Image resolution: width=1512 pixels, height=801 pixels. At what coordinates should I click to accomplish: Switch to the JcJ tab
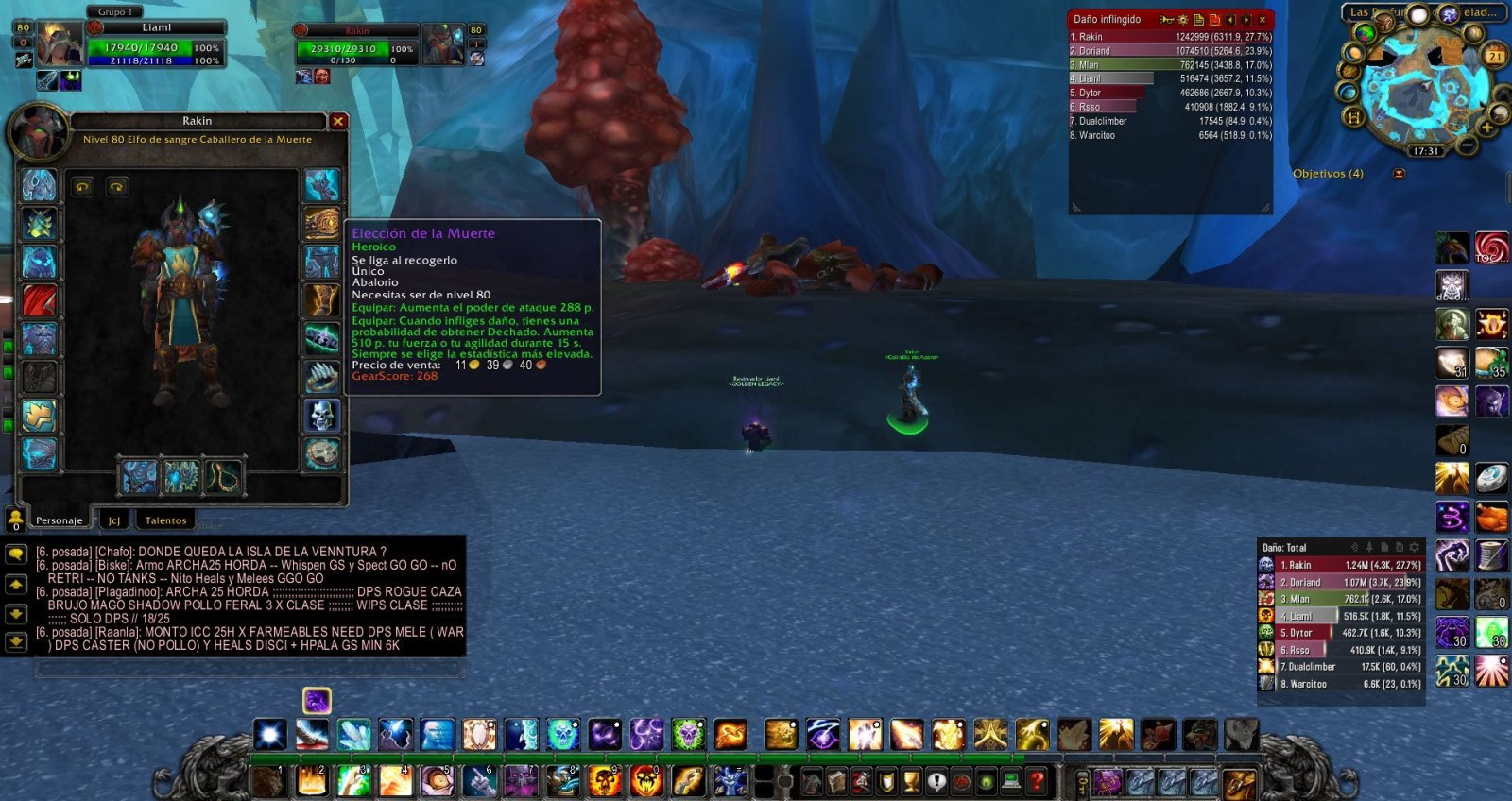(115, 520)
